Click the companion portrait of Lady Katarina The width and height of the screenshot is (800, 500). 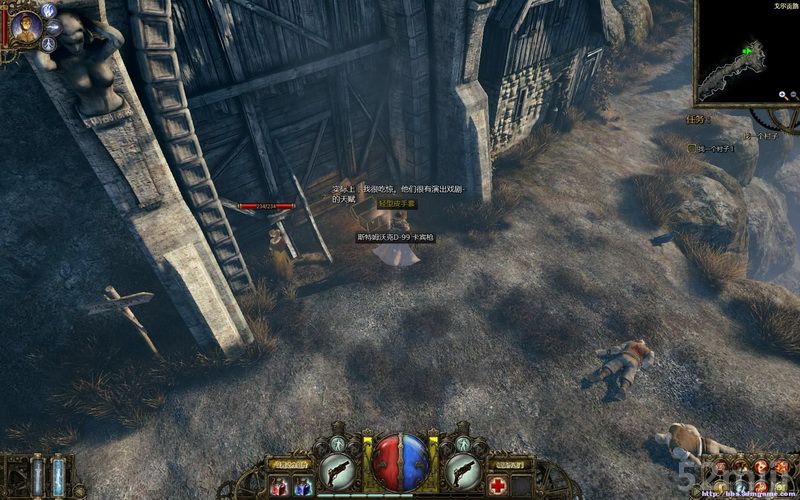tap(27, 27)
